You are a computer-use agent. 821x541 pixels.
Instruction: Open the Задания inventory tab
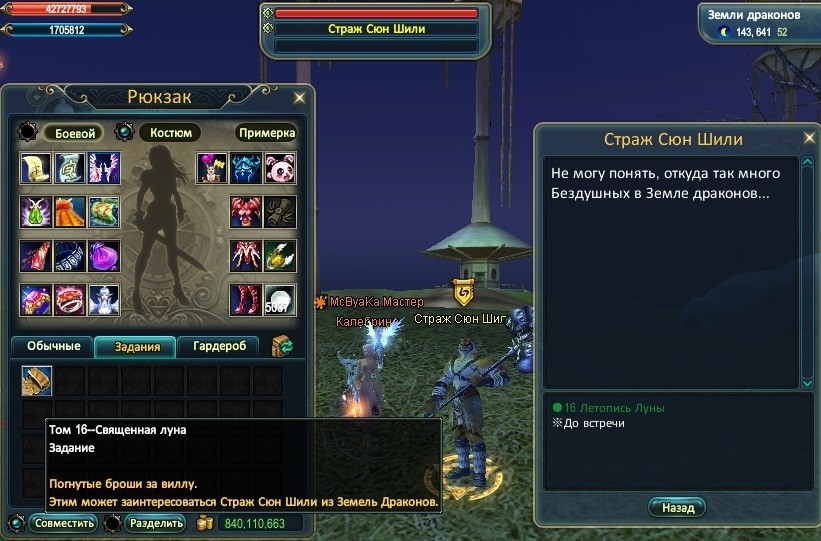coord(135,347)
